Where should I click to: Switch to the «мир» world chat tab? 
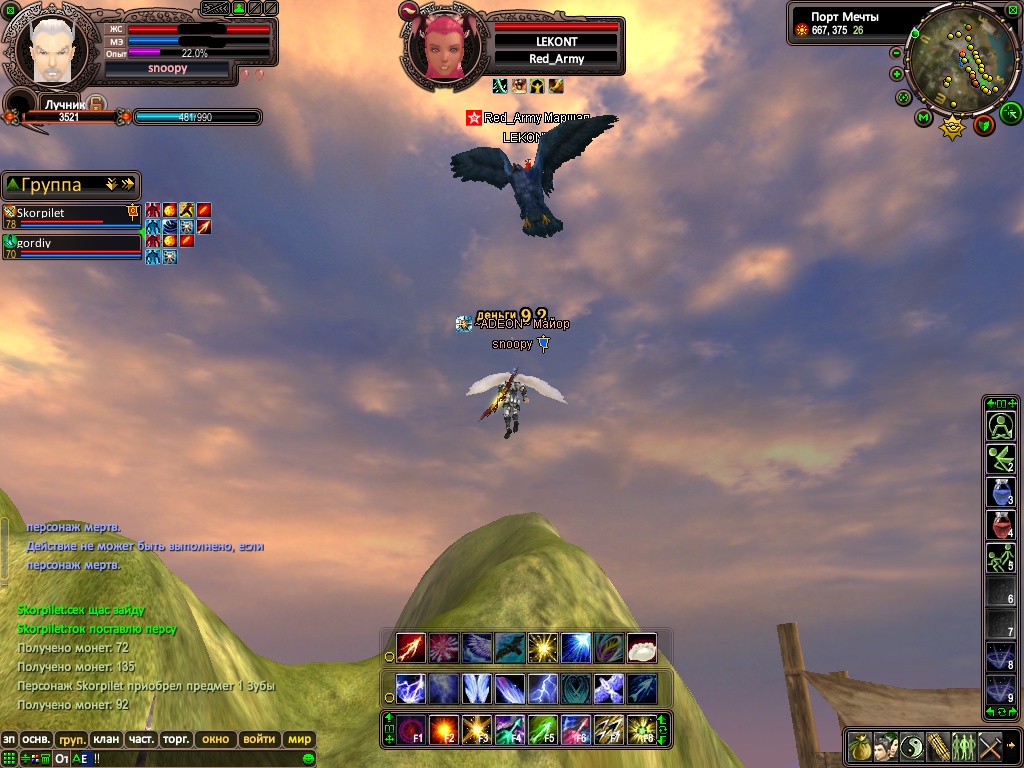(299, 740)
